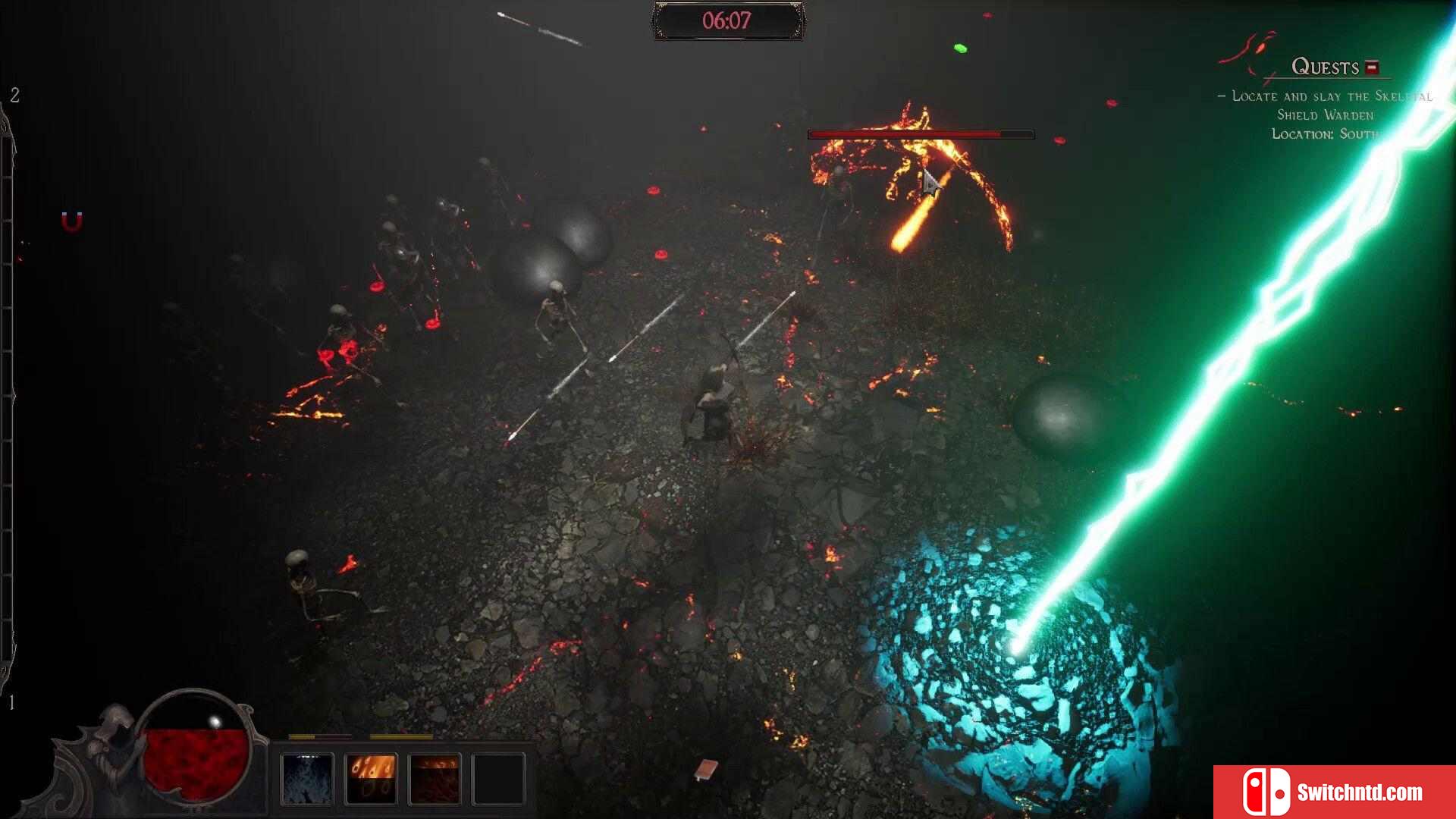Viewport: 1456px width, 819px height.
Task: Cast the falling fireballs skill
Action: pos(371,779)
